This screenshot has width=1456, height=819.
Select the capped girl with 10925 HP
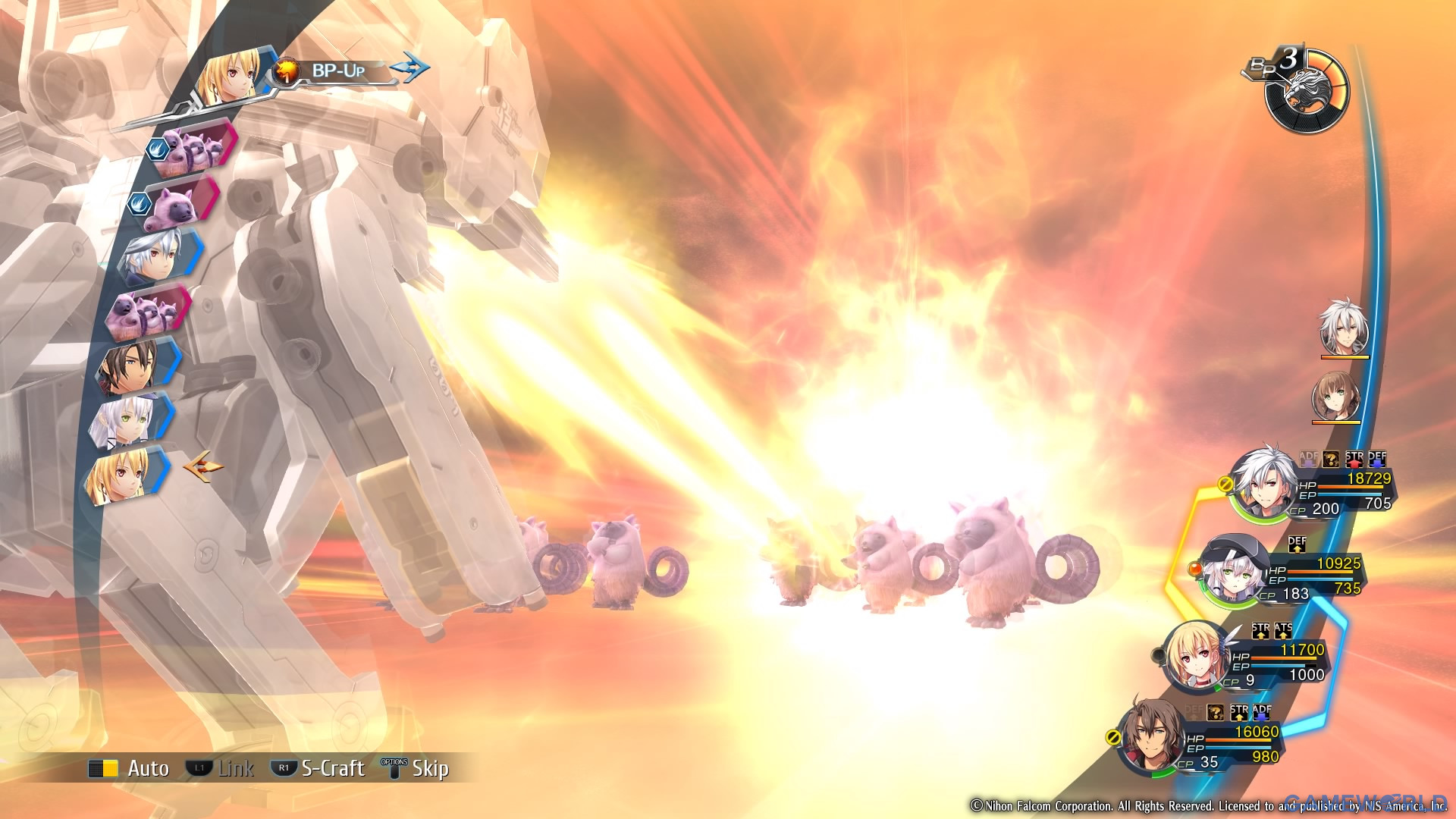[1234, 570]
